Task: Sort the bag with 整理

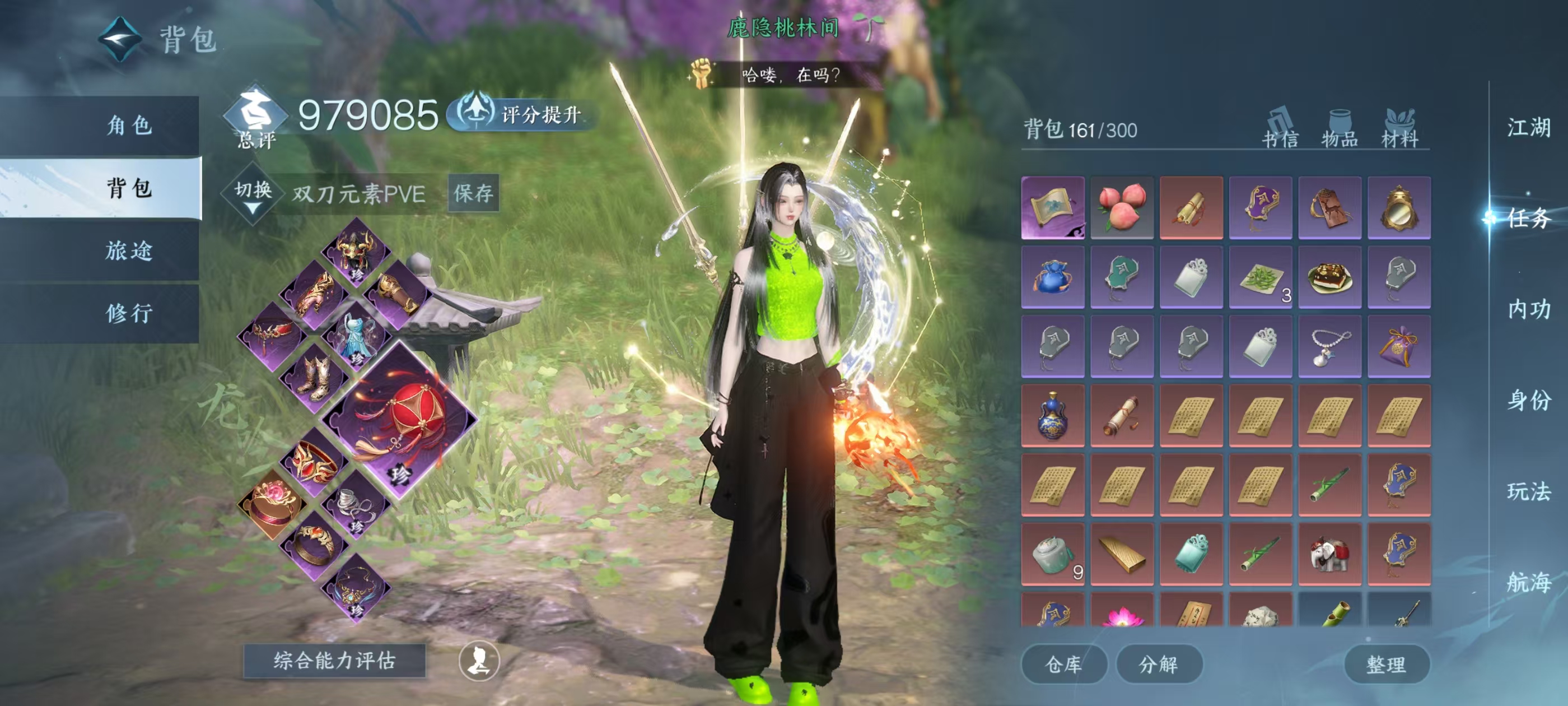Action: click(x=1385, y=663)
